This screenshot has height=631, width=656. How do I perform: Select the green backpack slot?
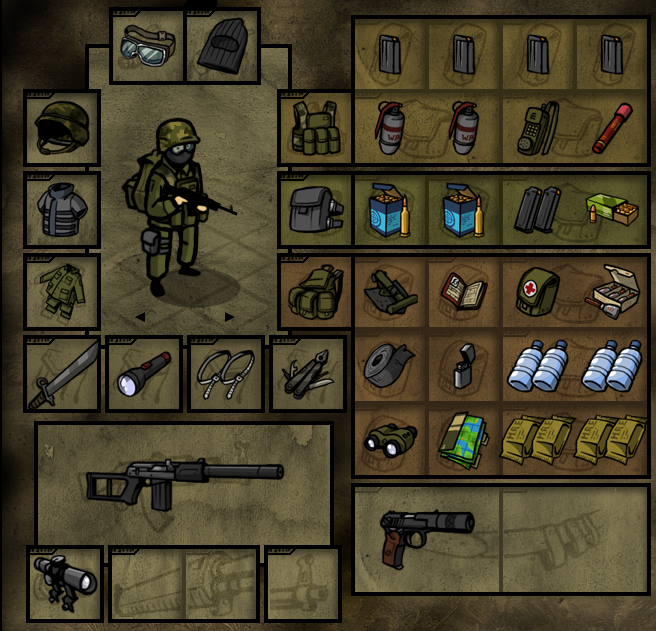click(x=316, y=291)
